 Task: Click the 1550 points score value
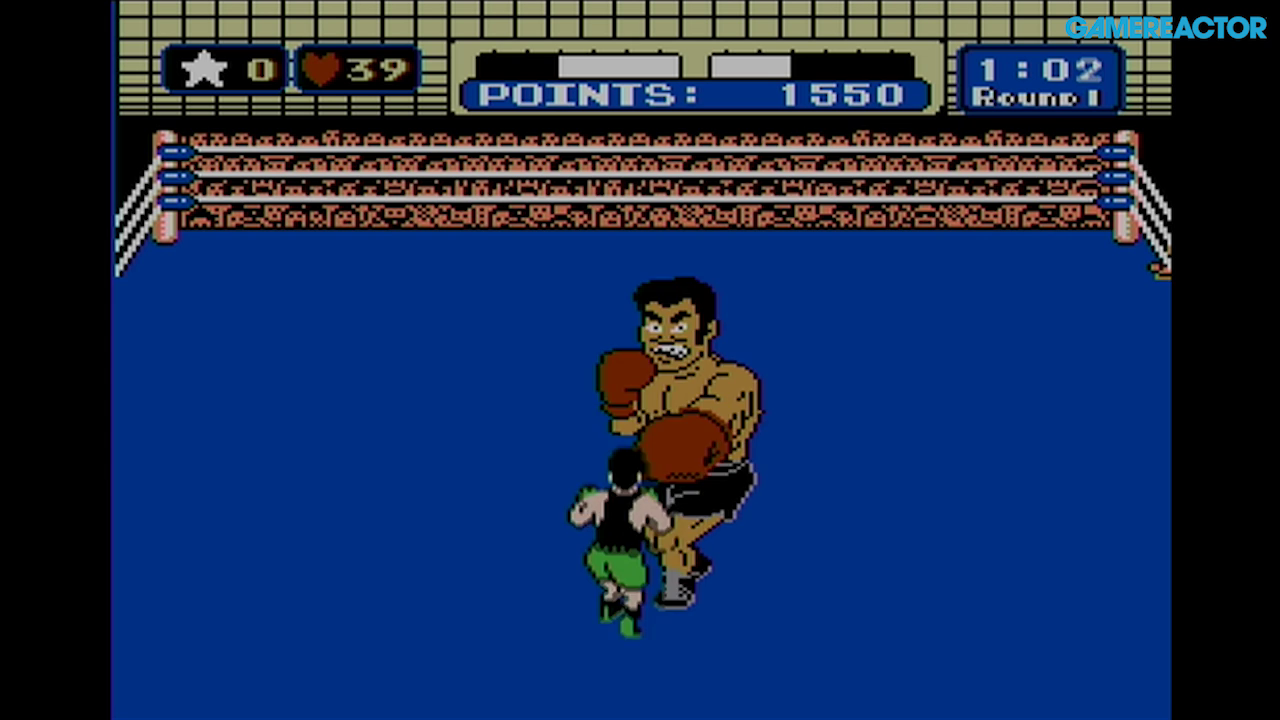(845, 95)
